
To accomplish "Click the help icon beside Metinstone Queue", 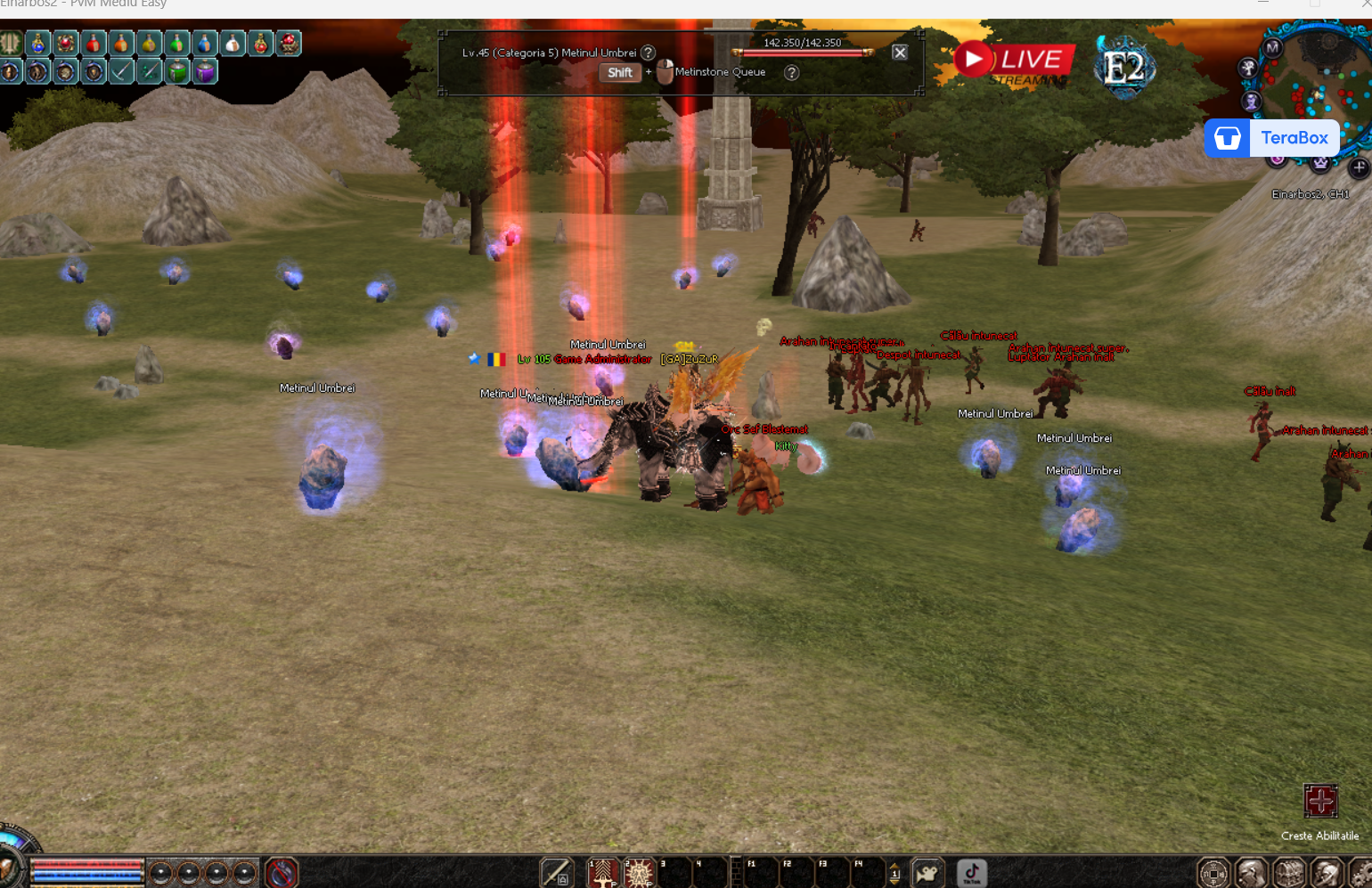I will pyautogui.click(x=791, y=73).
